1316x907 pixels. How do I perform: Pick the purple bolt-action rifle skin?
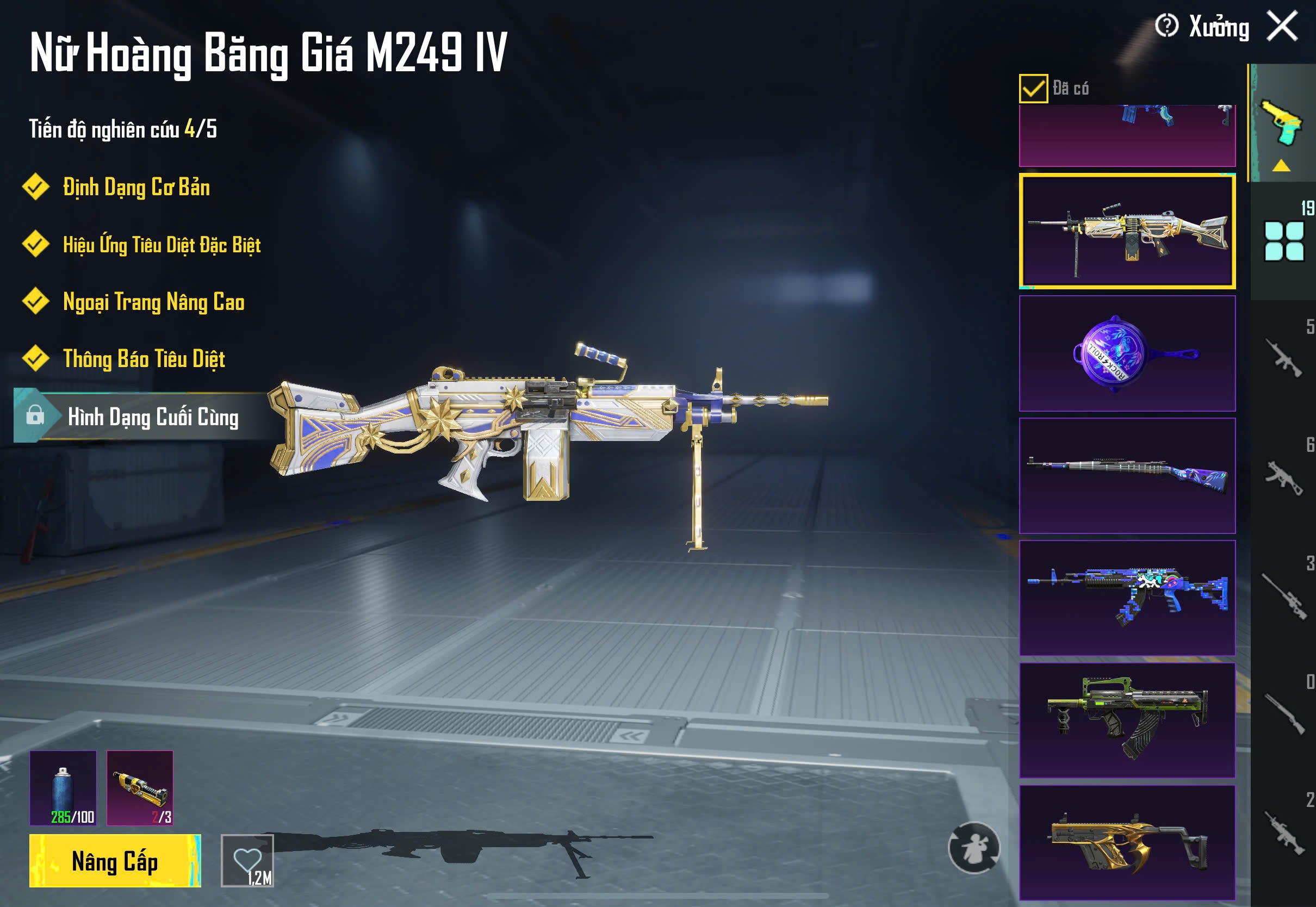tap(1127, 476)
